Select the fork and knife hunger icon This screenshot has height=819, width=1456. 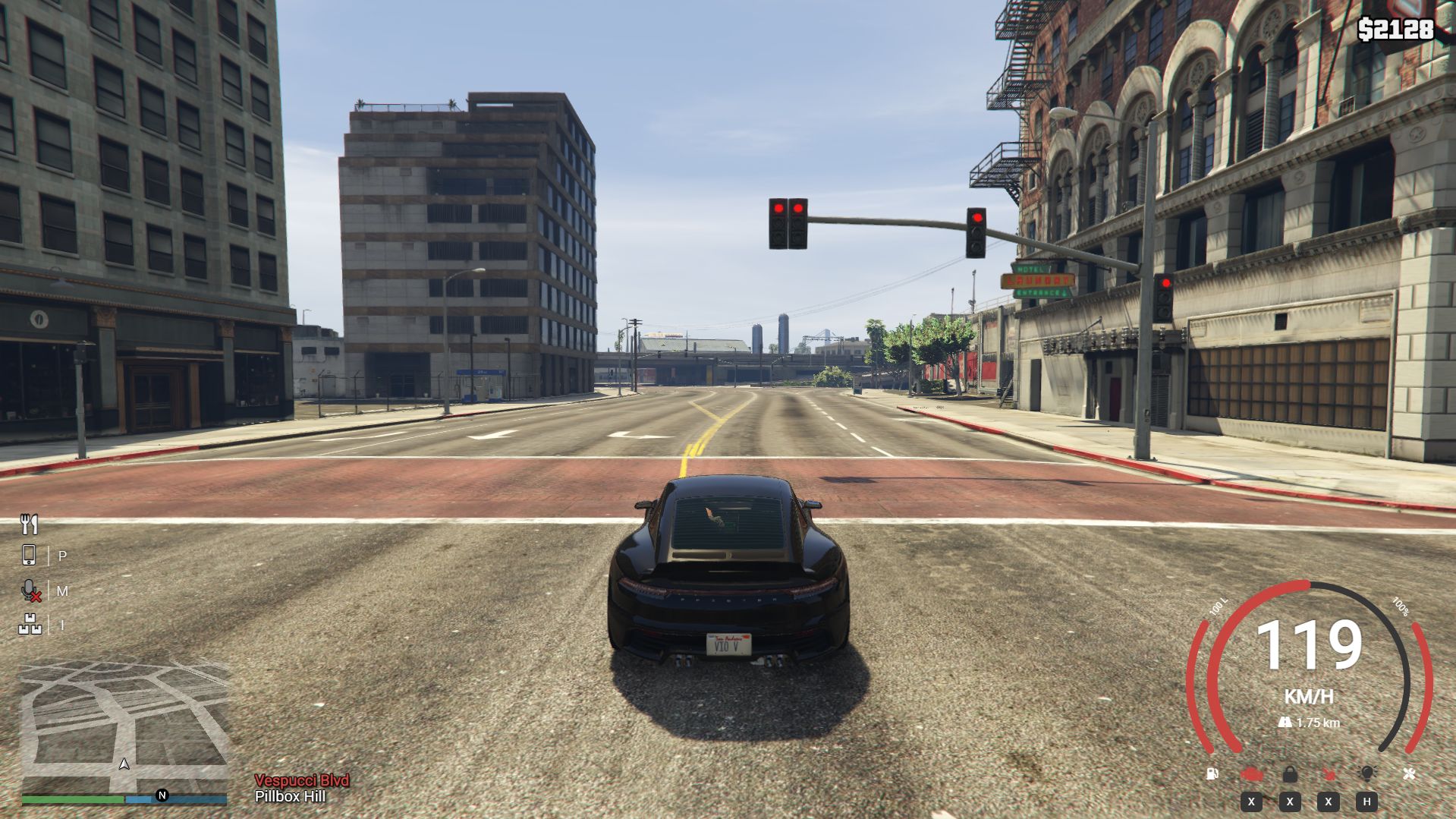pos(30,524)
